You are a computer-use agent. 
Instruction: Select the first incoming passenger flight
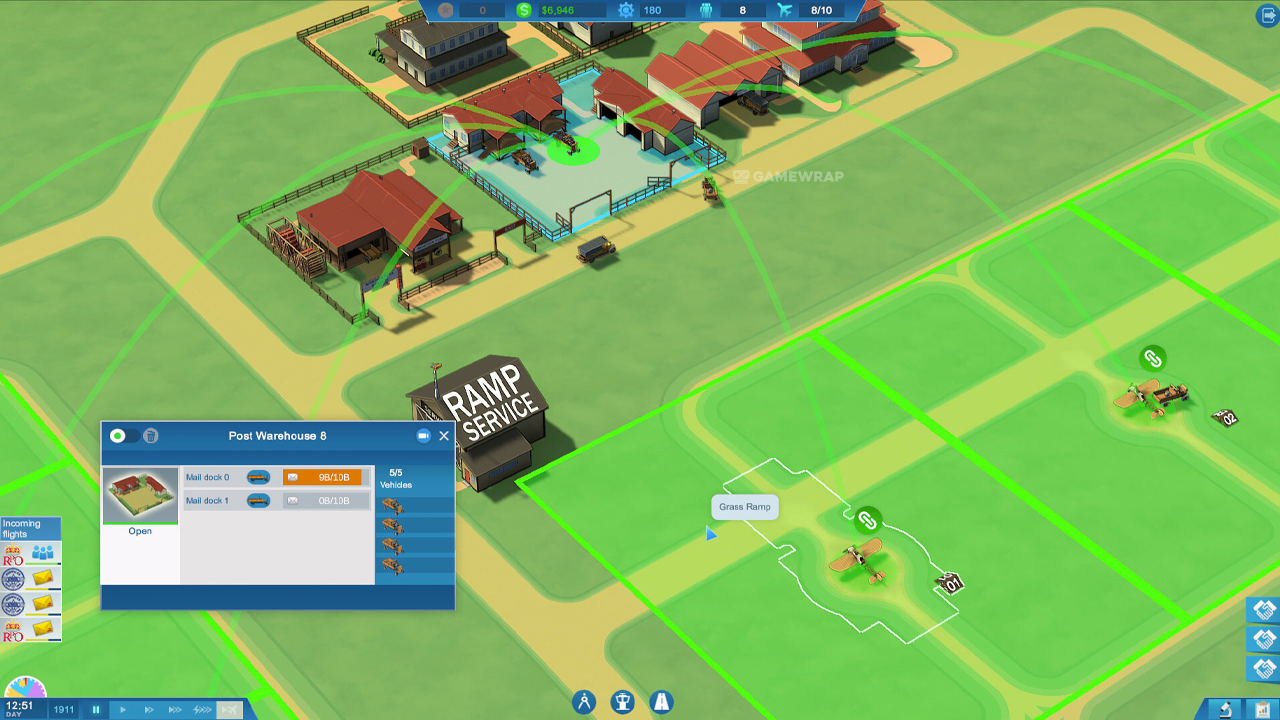[x=30, y=553]
